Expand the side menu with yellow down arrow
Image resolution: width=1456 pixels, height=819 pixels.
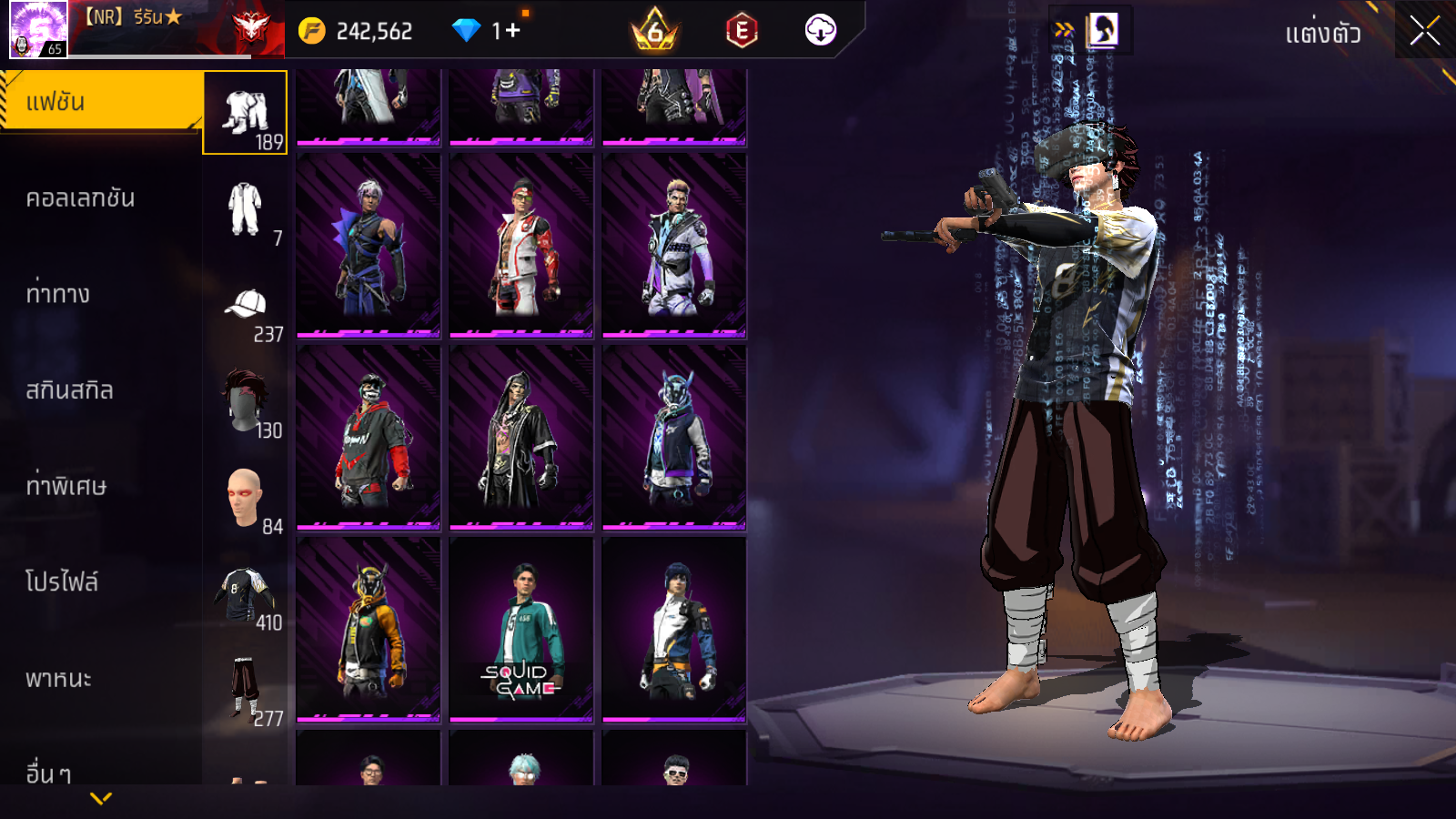(101, 798)
